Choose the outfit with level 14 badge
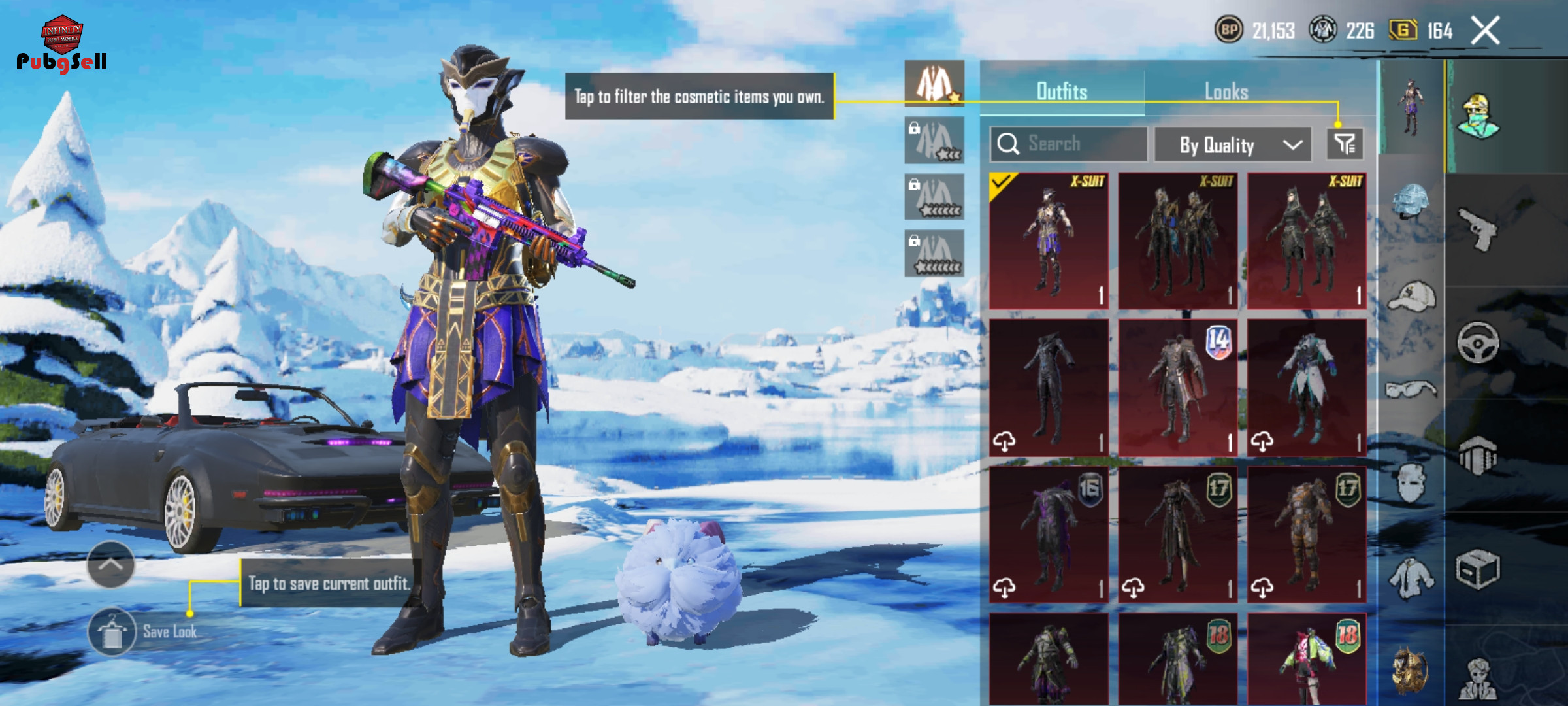Image resolution: width=1568 pixels, height=706 pixels. click(x=1177, y=387)
